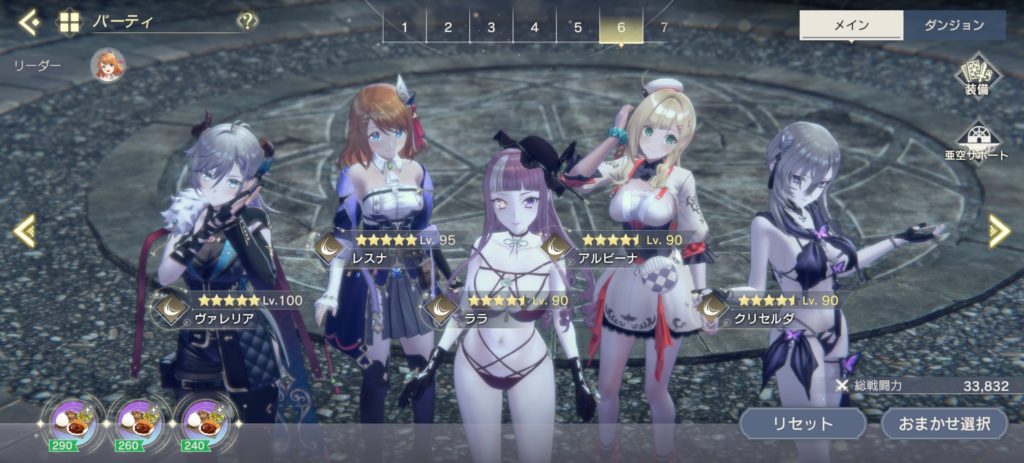Go back with the top-left arrow
The width and height of the screenshot is (1024, 463).
coord(29,21)
